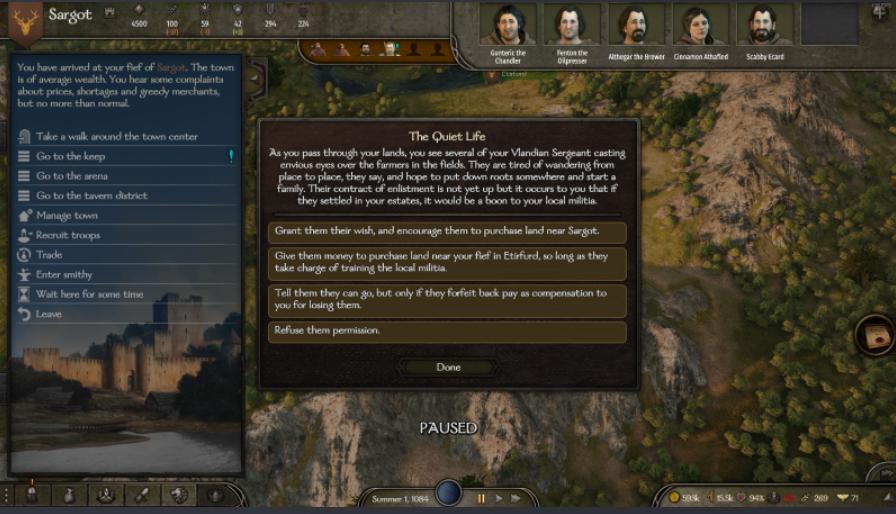The image size is (896, 514).
Task: Open Manage town option
Action: coord(66,215)
